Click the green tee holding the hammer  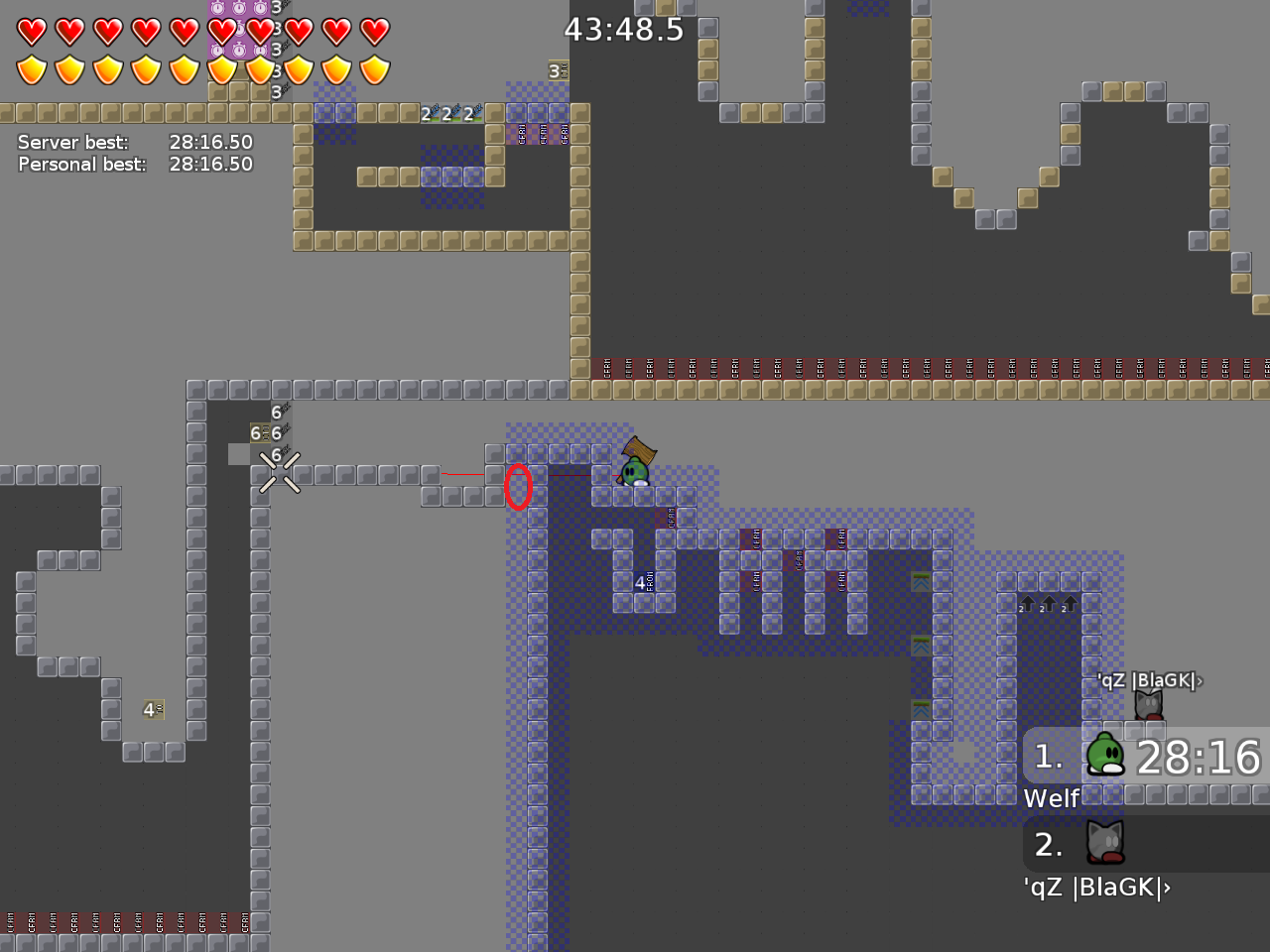click(633, 471)
